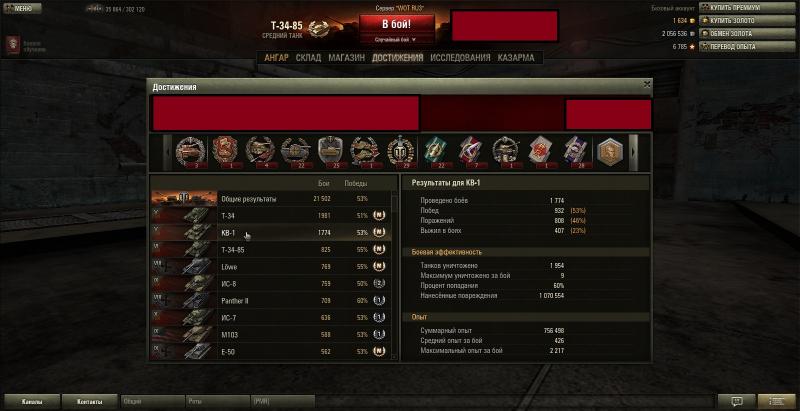Select the Общие результаты row
This screenshot has height=411, width=800.
click(270, 199)
